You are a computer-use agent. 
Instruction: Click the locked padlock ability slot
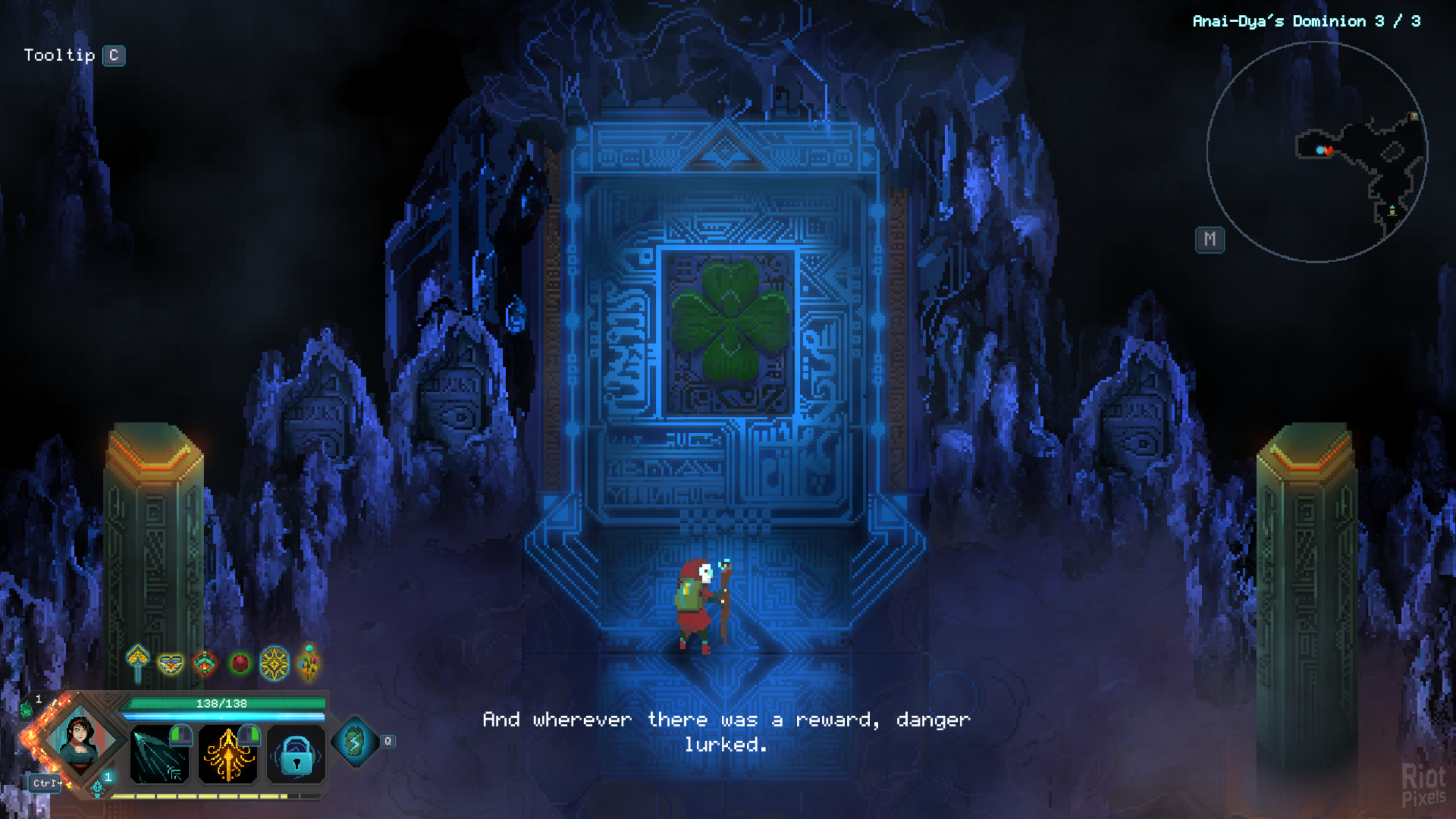296,754
